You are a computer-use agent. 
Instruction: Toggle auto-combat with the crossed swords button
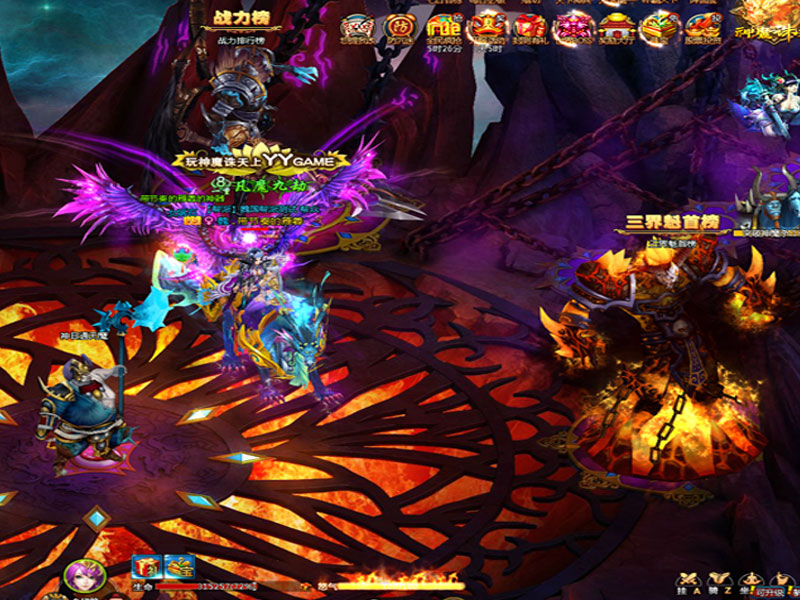(688, 581)
